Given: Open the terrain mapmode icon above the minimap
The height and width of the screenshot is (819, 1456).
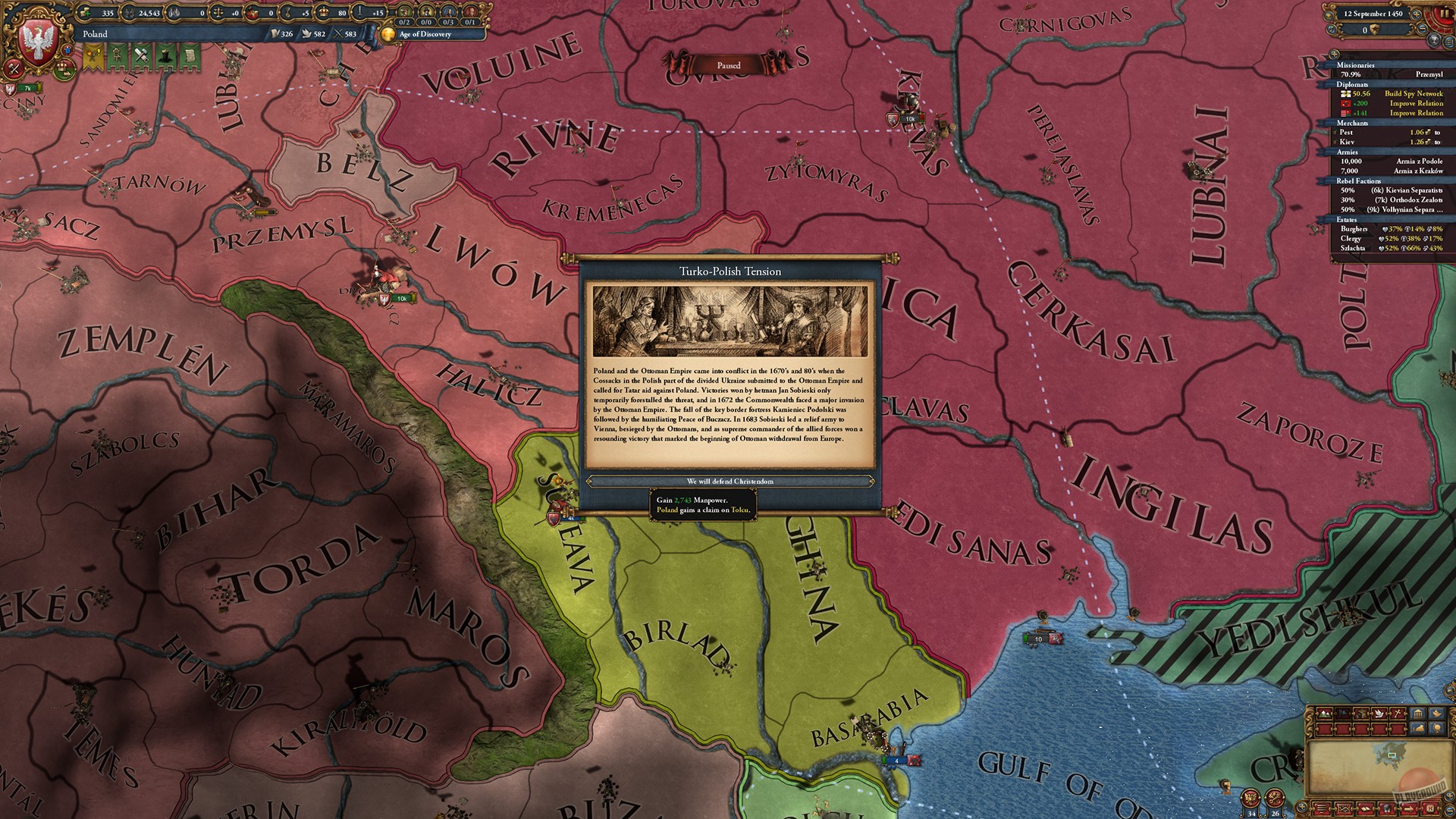Looking at the screenshot, I should click(x=1324, y=714).
